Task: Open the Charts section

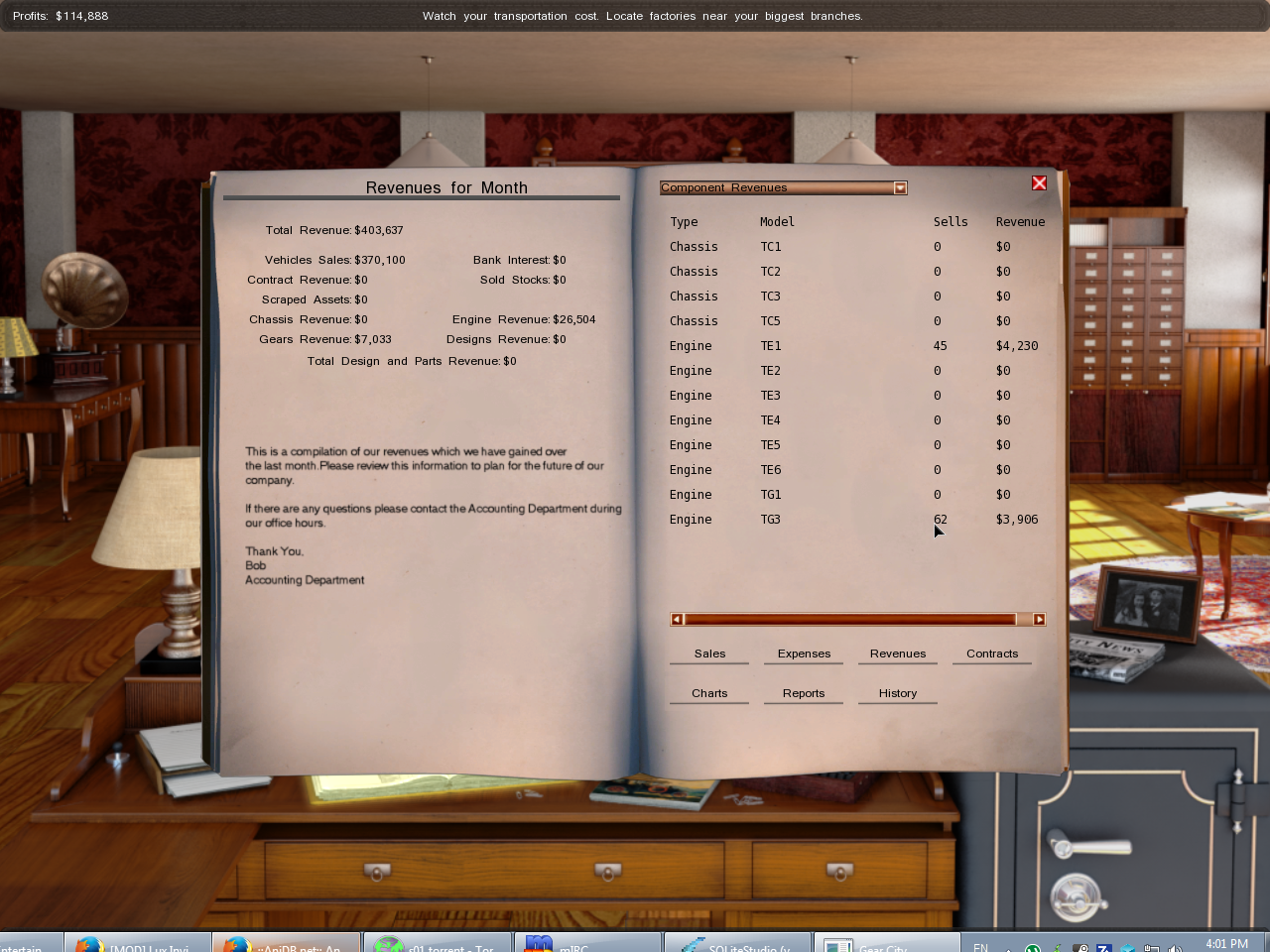Action: (x=709, y=693)
